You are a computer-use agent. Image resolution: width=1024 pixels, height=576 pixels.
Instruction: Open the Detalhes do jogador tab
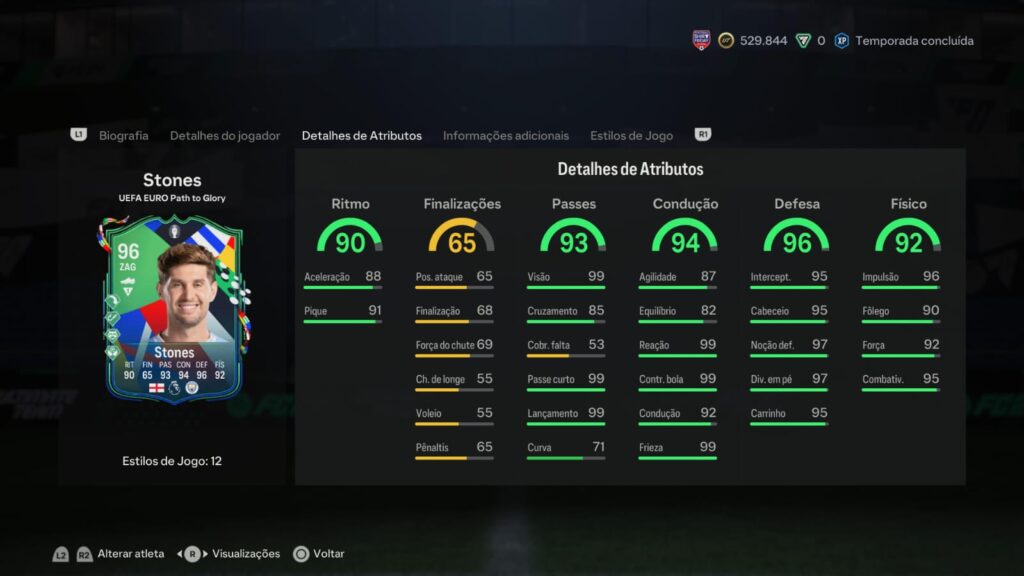tap(225, 135)
